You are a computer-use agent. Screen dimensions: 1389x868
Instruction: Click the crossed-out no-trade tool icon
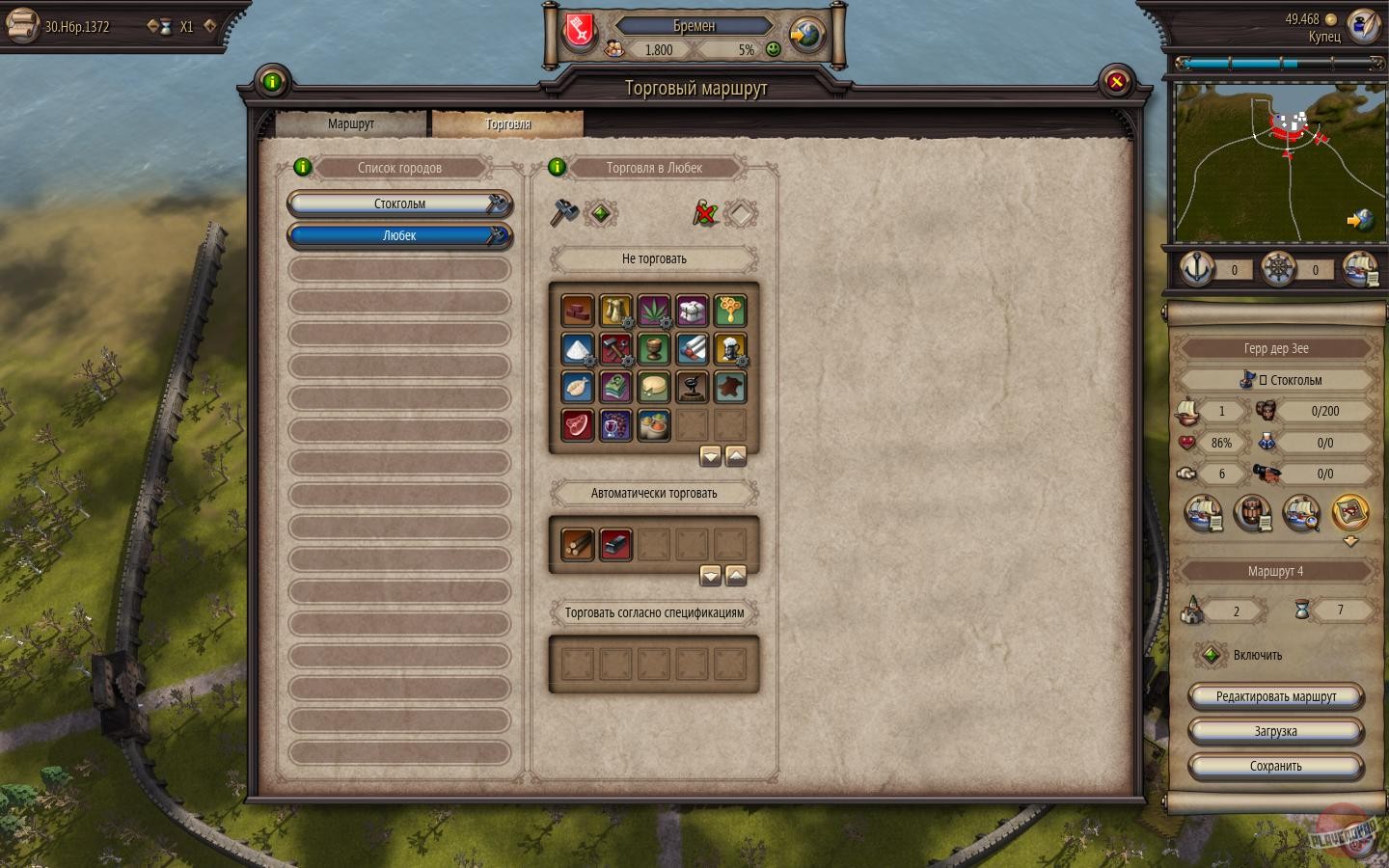(x=705, y=214)
